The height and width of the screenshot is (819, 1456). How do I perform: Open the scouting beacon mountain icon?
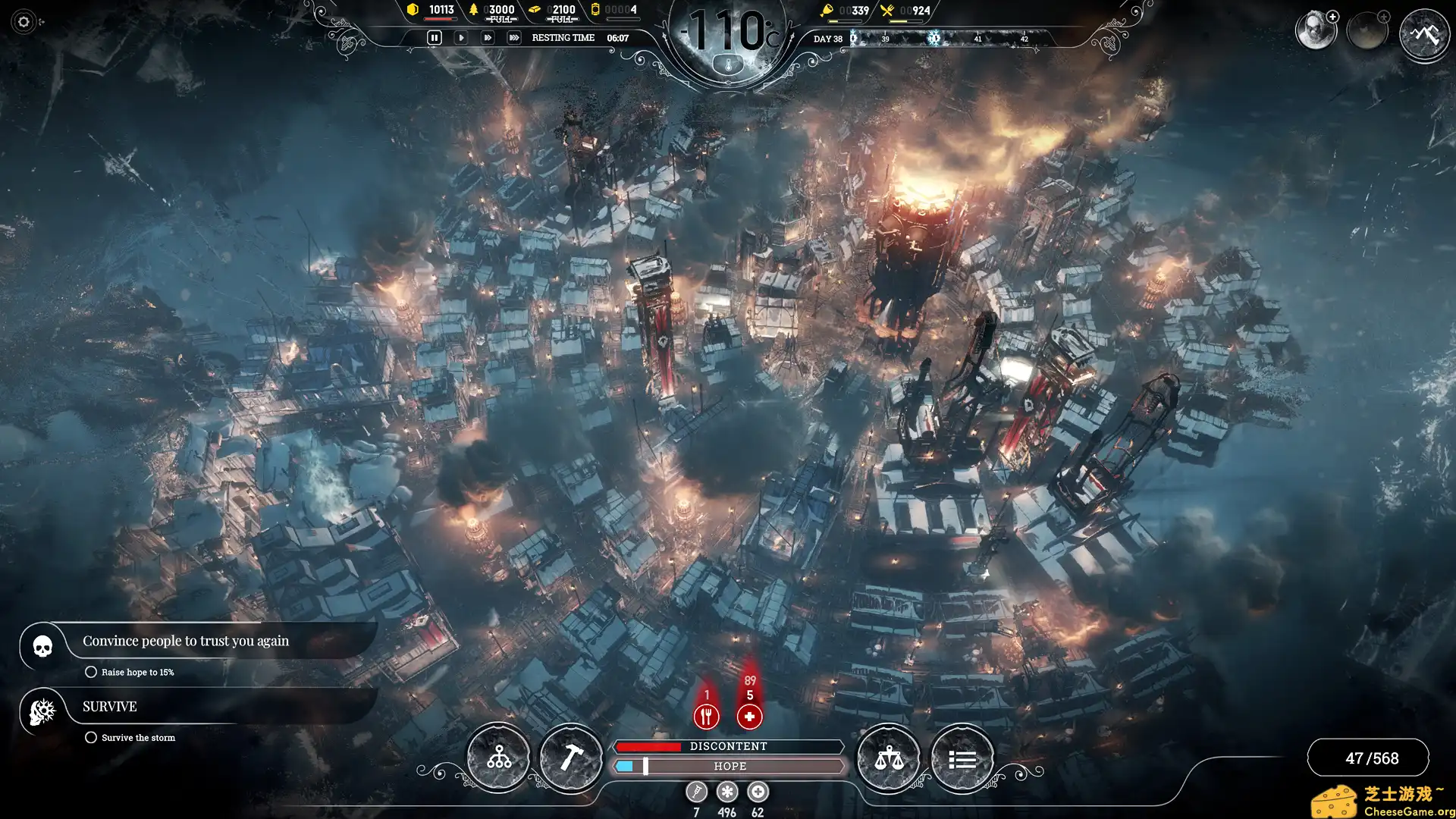pos(1424,34)
